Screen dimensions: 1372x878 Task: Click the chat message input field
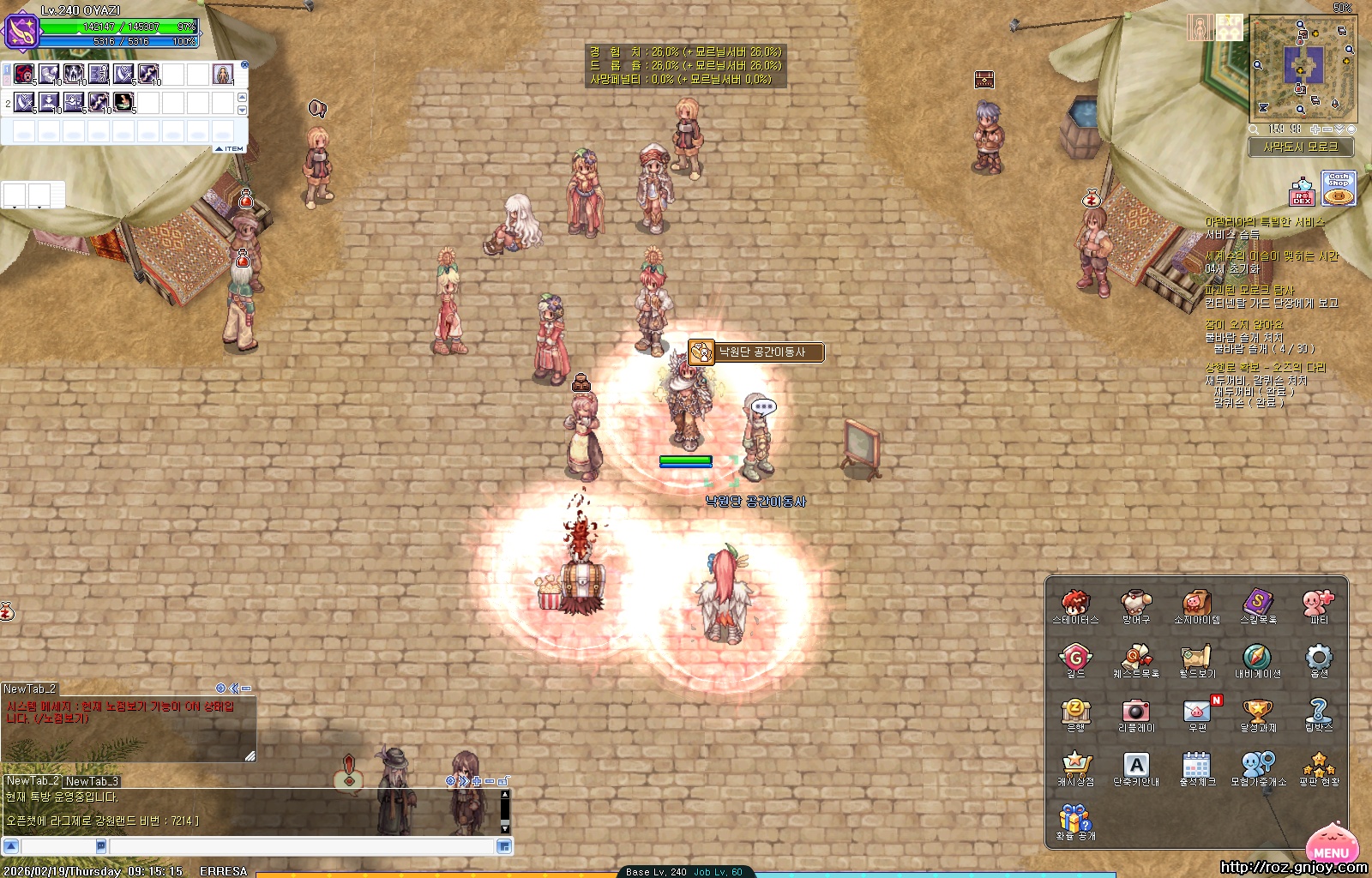pos(300,846)
